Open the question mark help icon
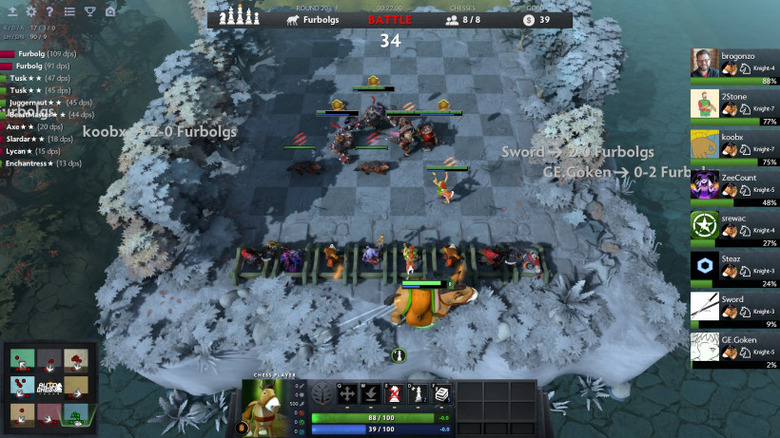This screenshot has height=438, width=780. (x=50, y=11)
